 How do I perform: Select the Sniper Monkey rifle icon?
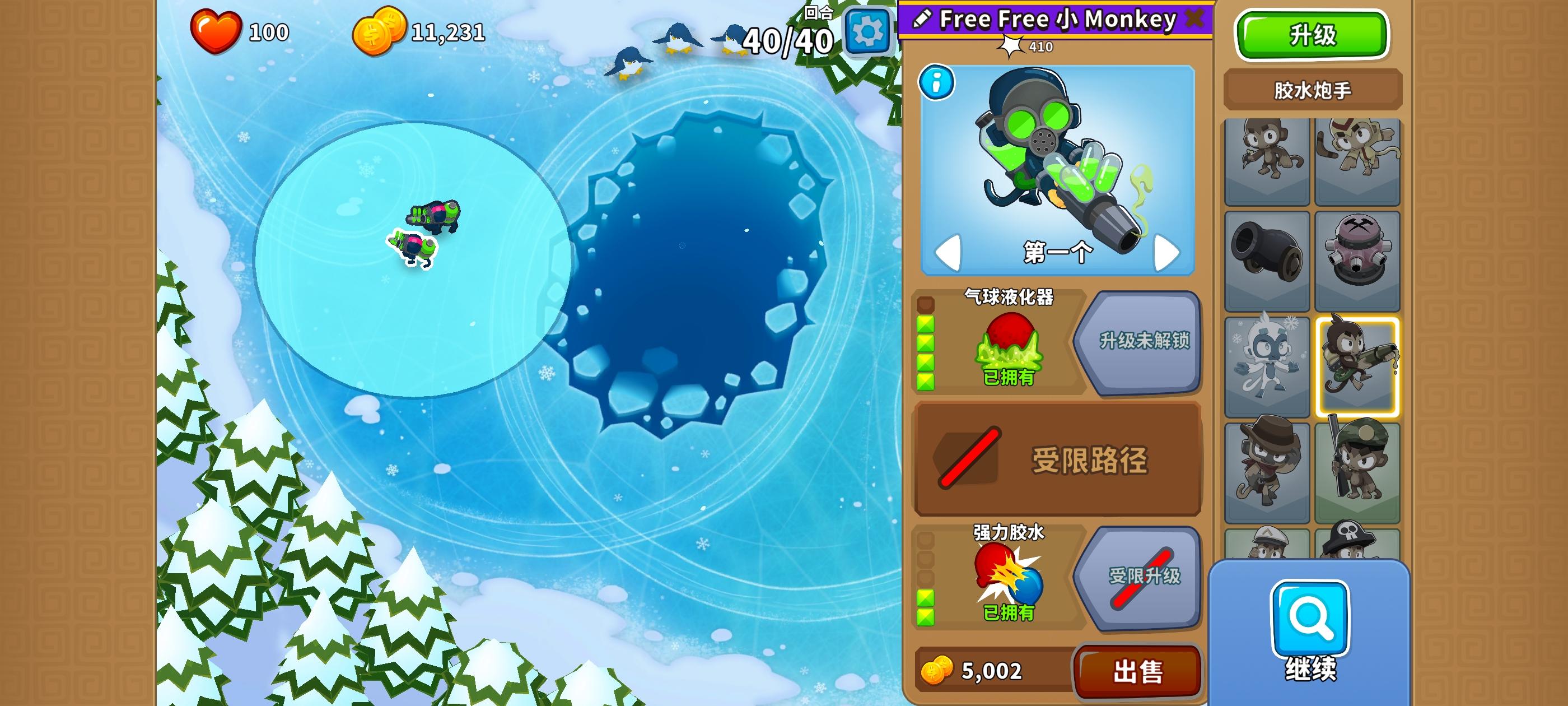pyautogui.click(x=1359, y=466)
